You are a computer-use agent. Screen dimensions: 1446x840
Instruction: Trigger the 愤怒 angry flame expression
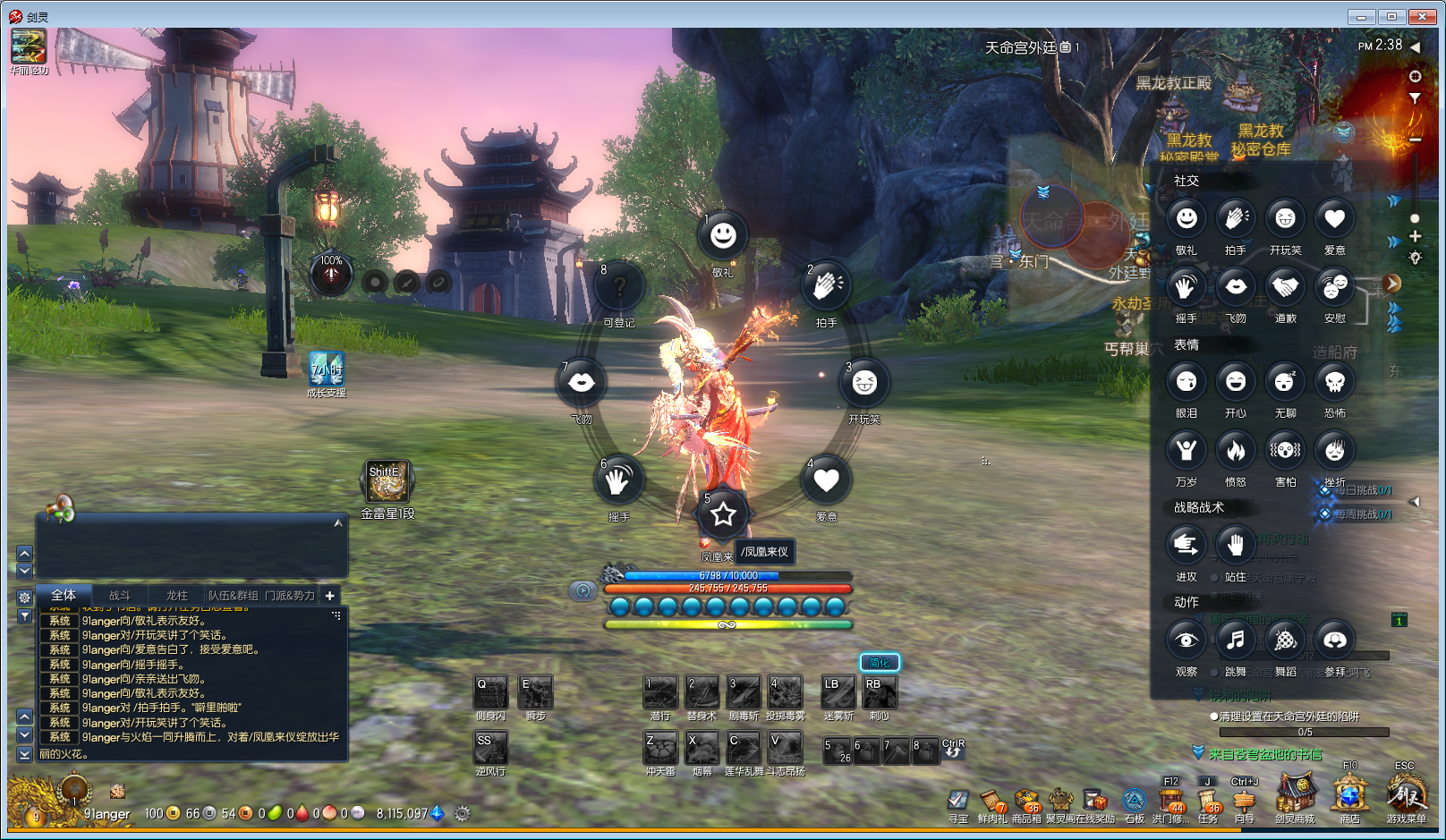(x=1236, y=450)
